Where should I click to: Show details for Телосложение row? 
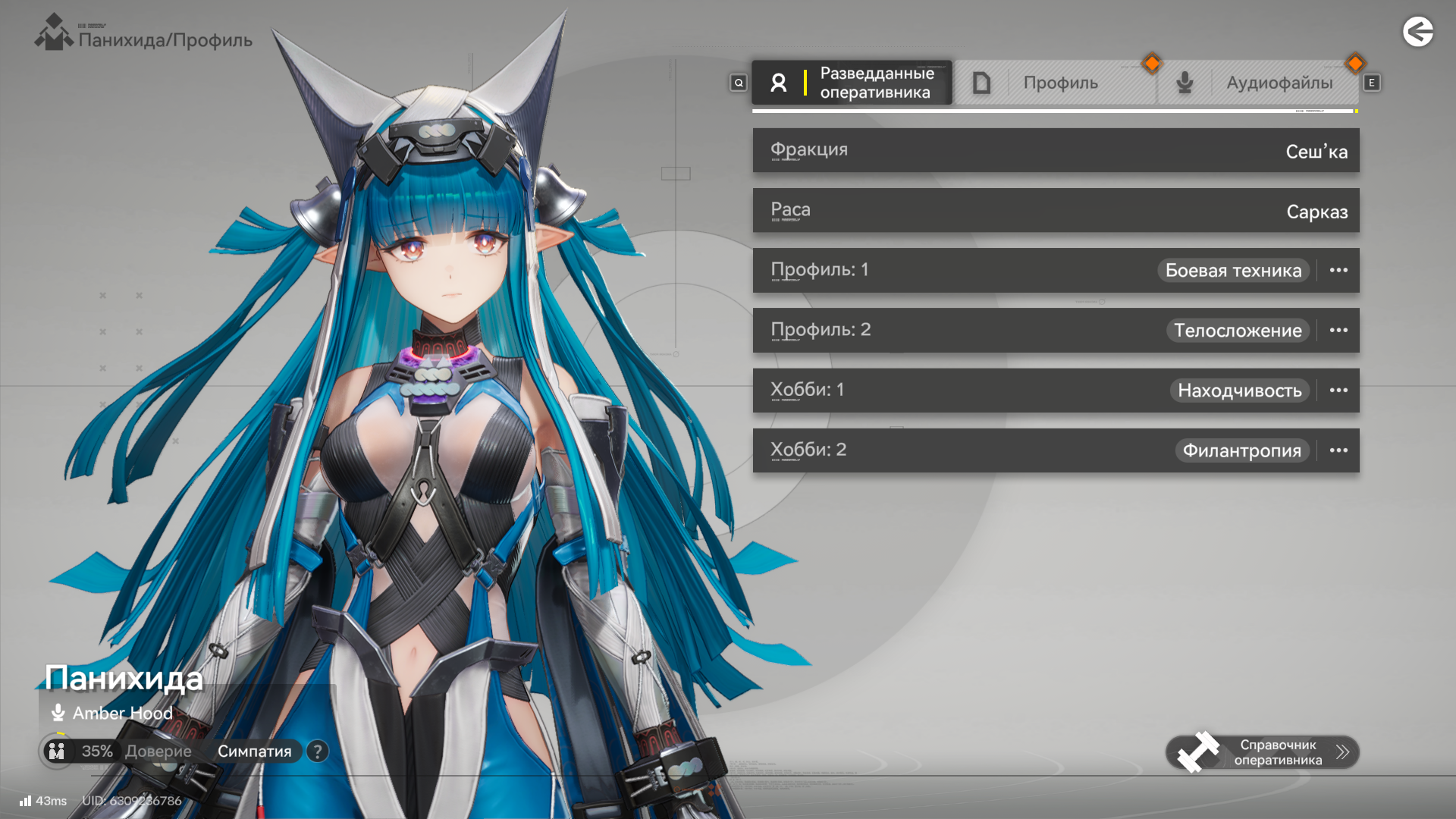coord(1338,331)
